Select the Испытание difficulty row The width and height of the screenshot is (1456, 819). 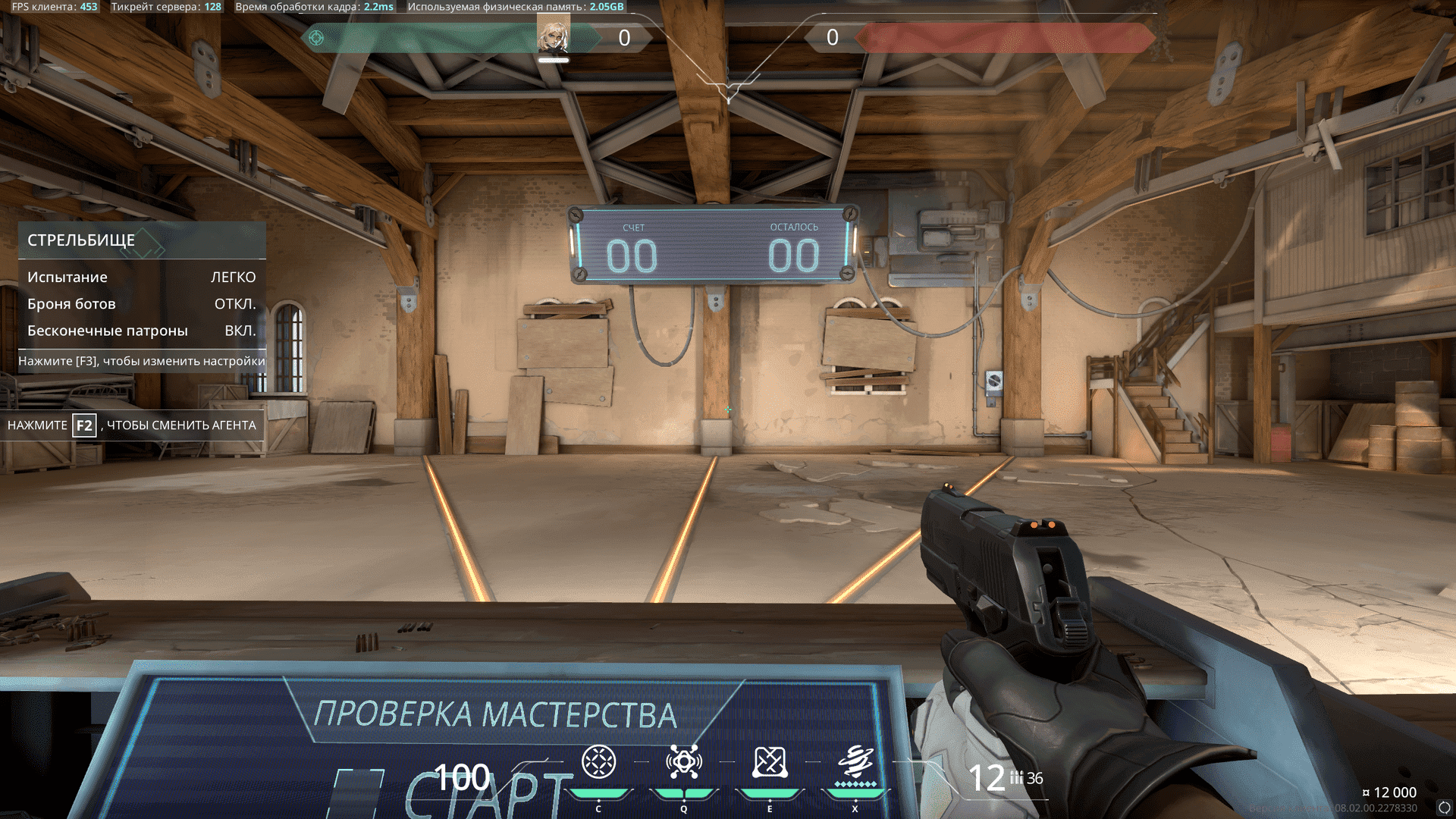pyautogui.click(x=142, y=278)
